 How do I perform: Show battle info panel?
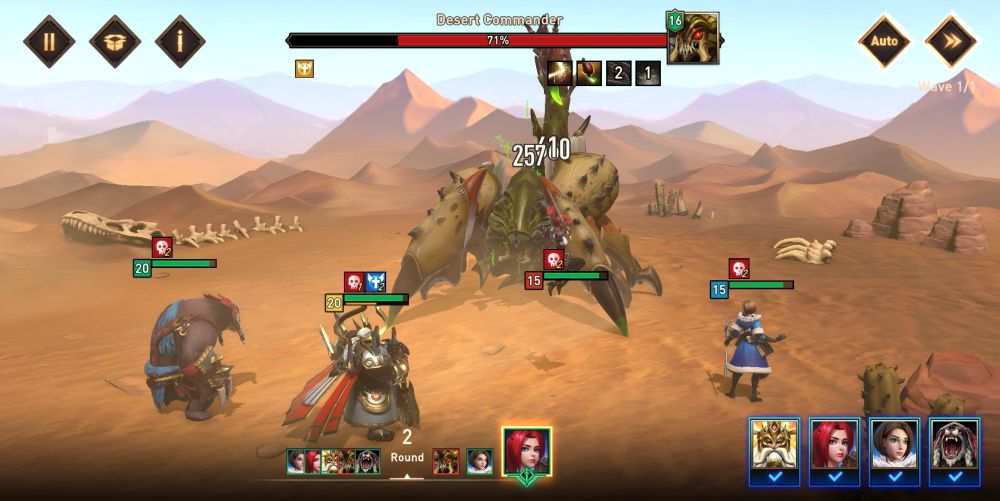181,41
